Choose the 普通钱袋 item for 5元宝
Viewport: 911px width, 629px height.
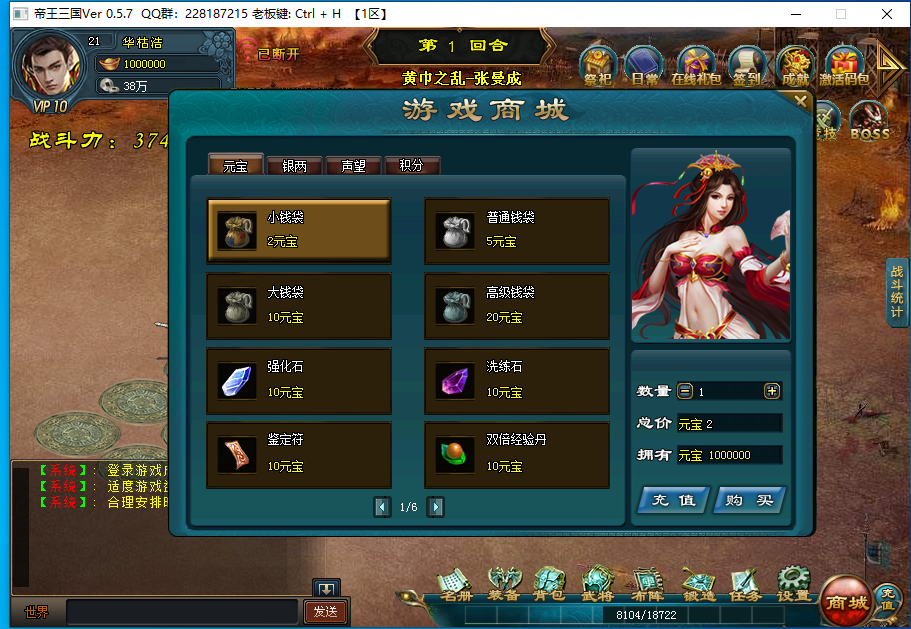pos(517,230)
